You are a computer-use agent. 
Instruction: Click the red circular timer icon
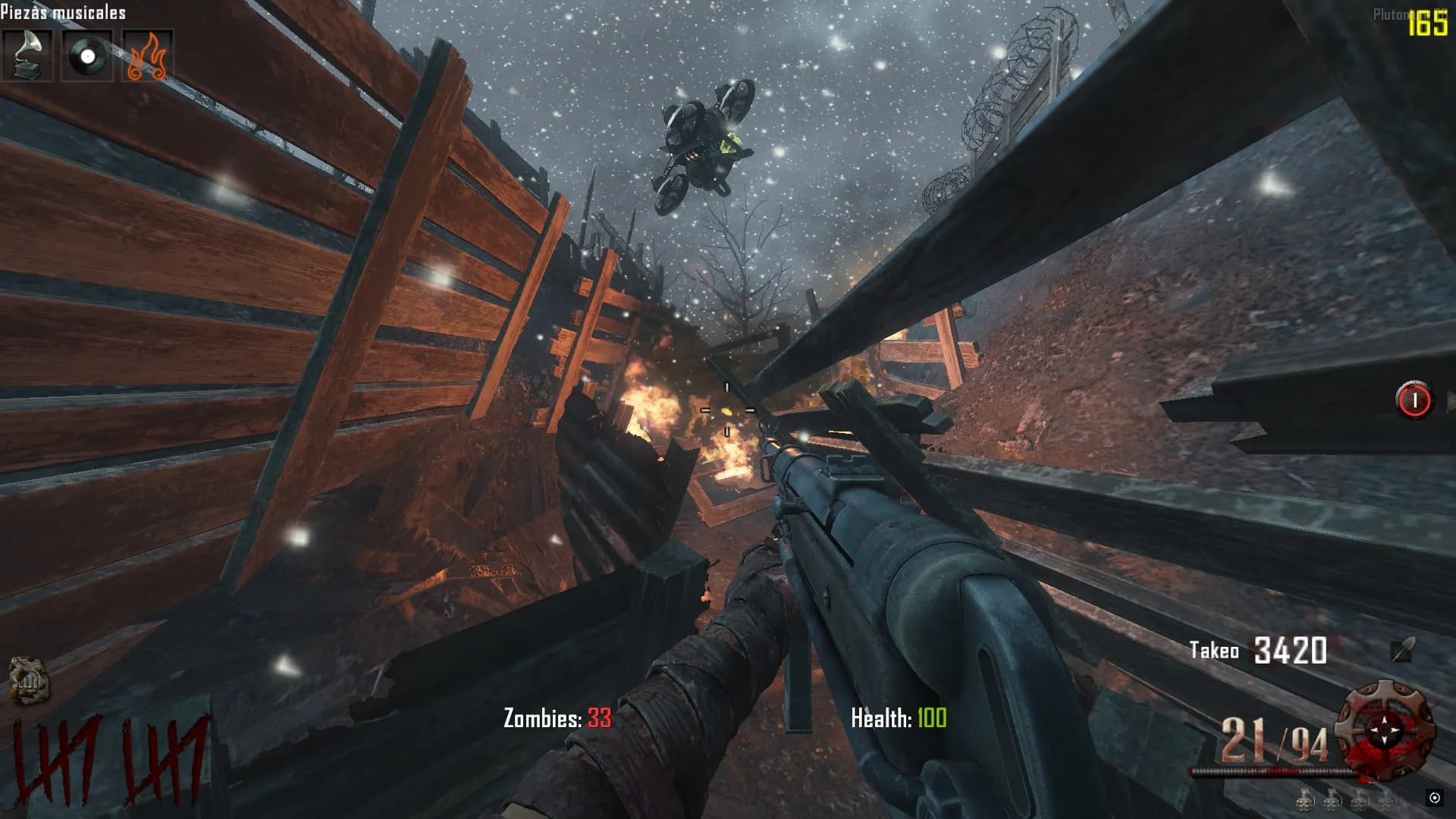click(x=1414, y=400)
